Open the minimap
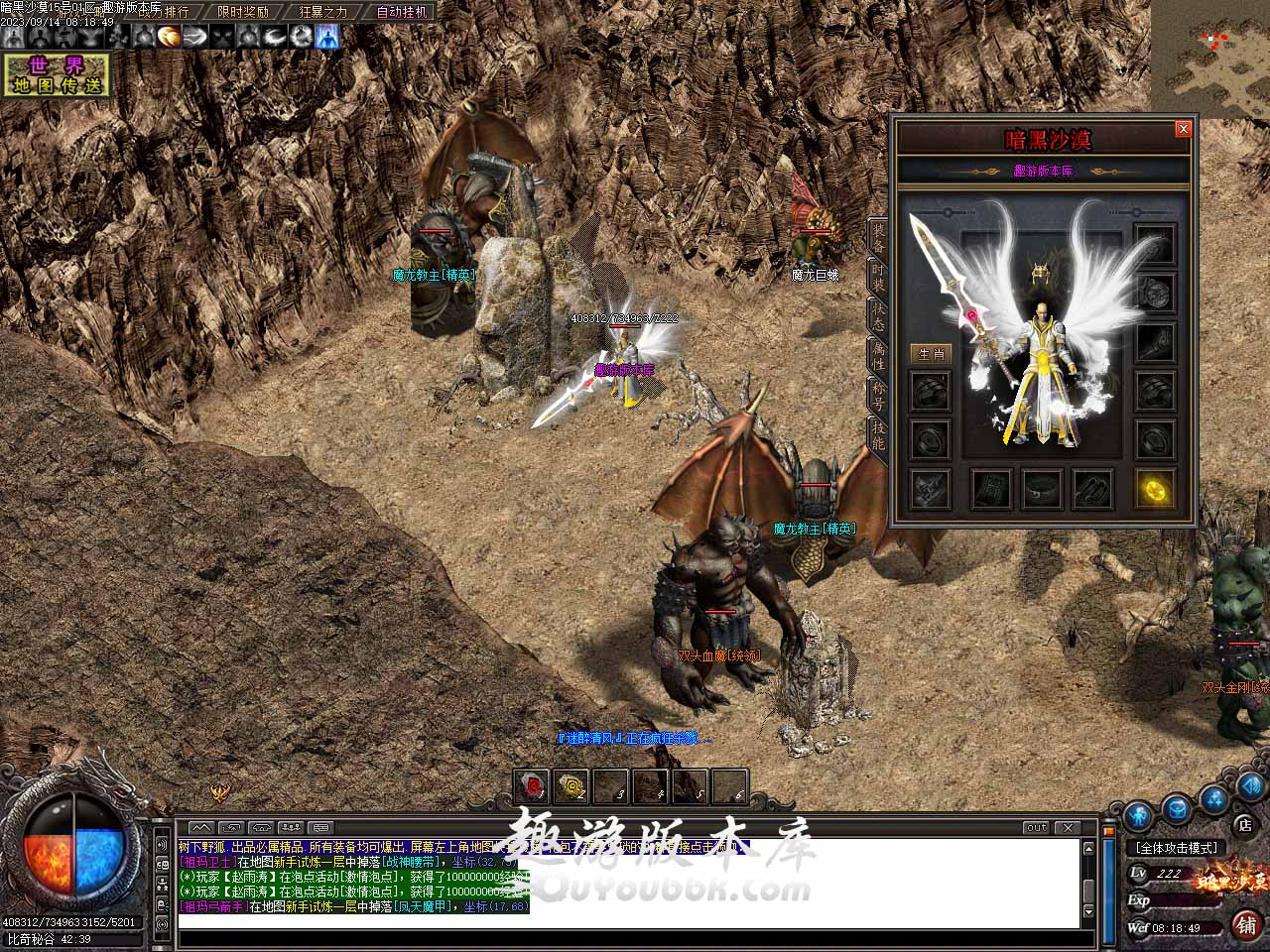Image resolution: width=1270 pixels, height=952 pixels. click(1210, 58)
